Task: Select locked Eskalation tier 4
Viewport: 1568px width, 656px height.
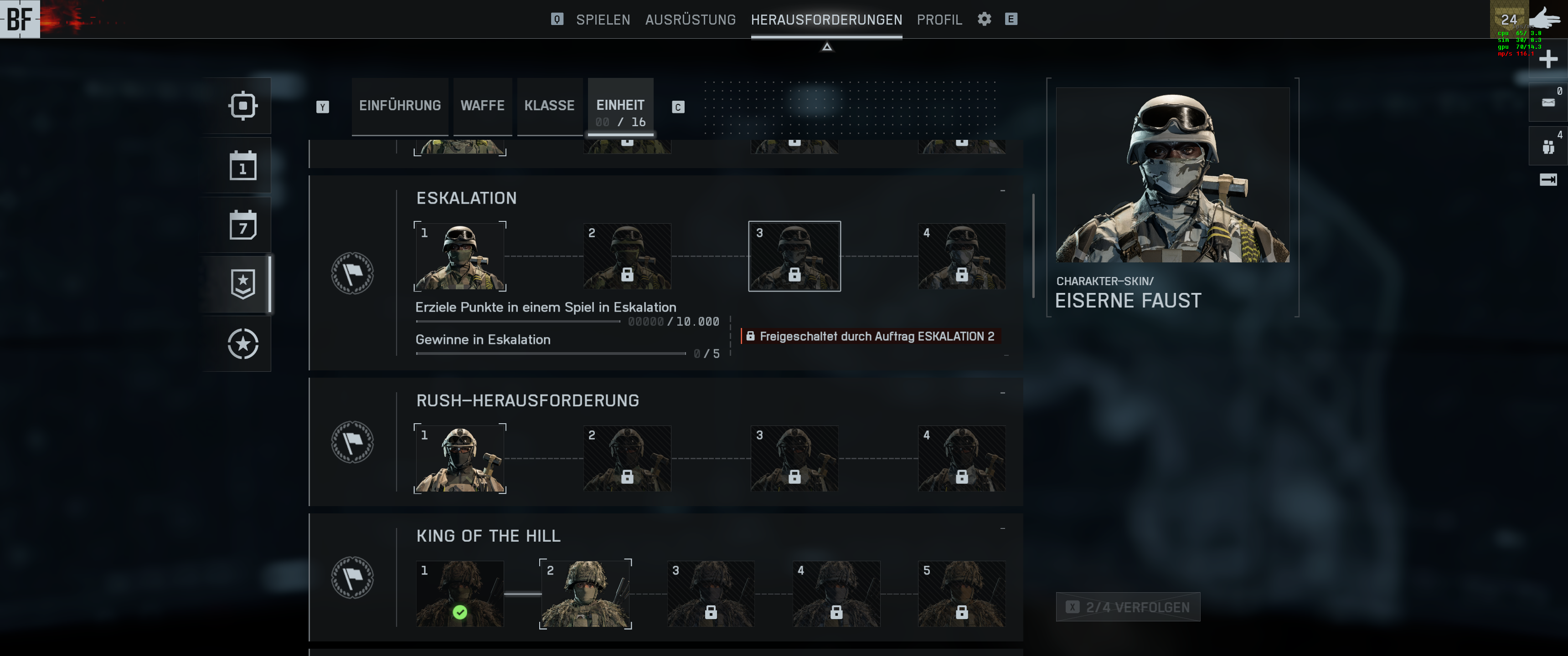Action: (961, 256)
